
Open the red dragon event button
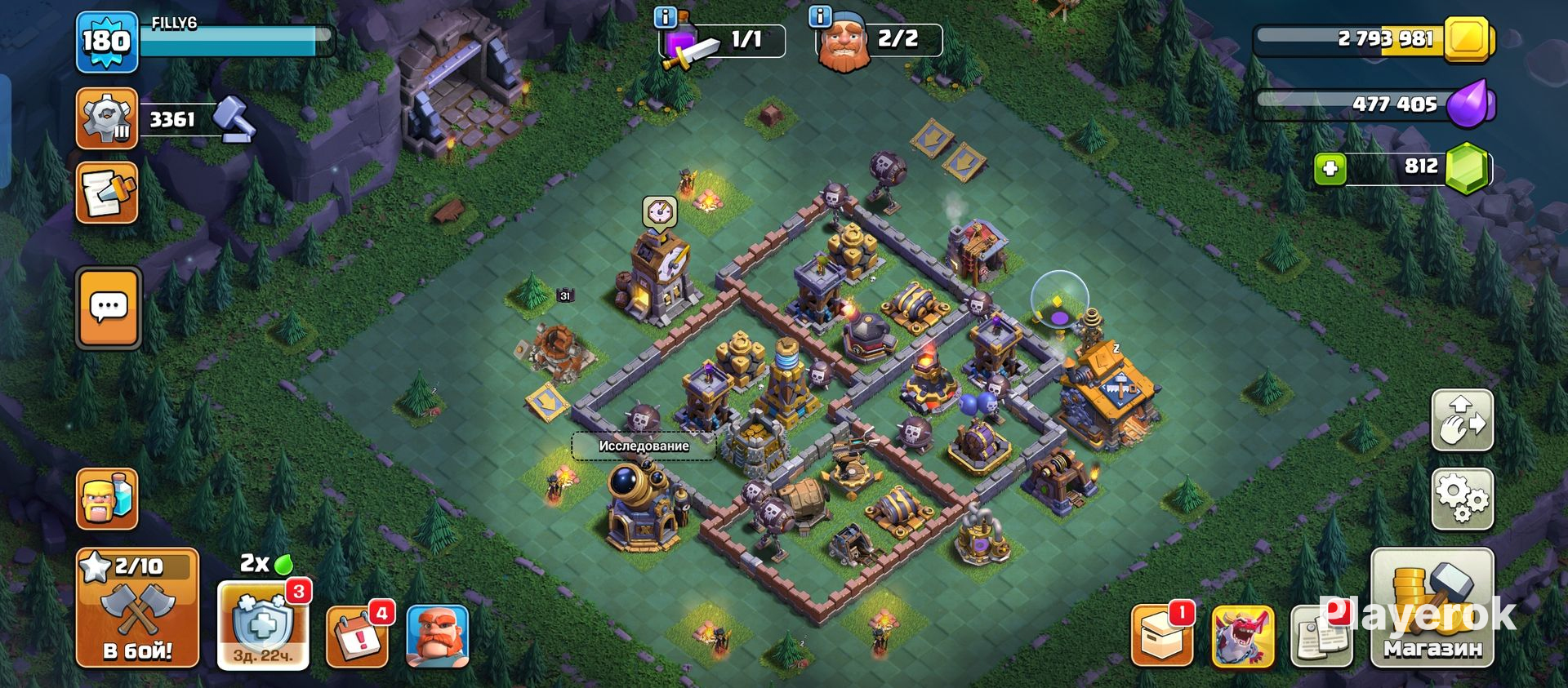(1242, 636)
